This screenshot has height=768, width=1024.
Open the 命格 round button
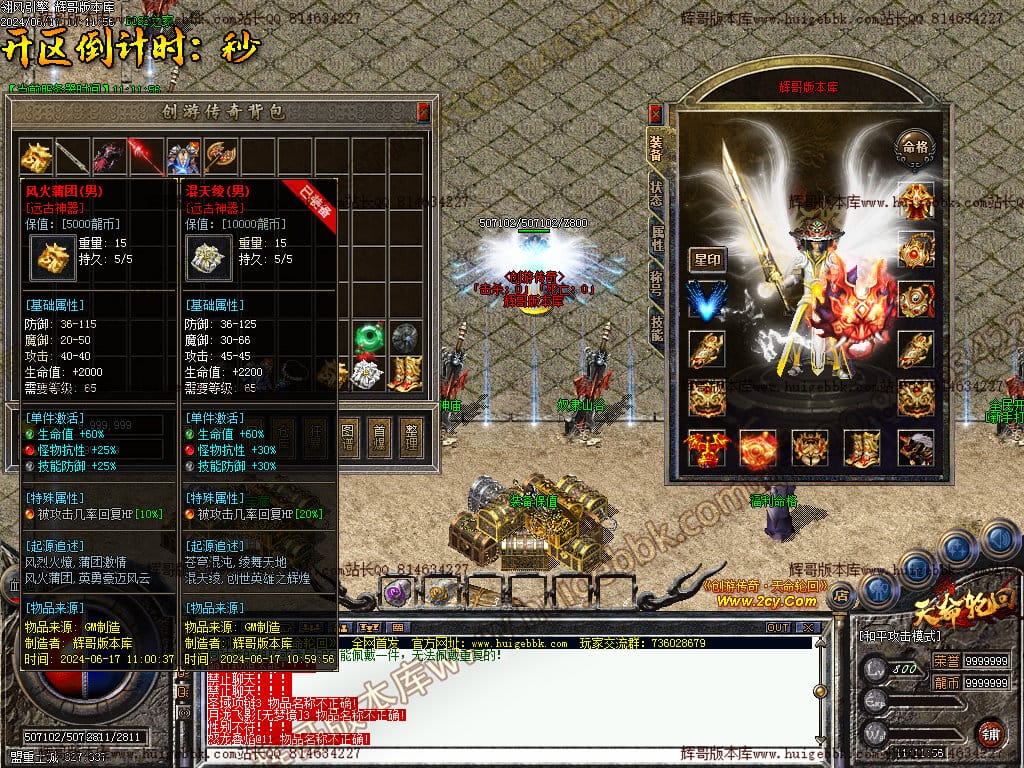915,147
